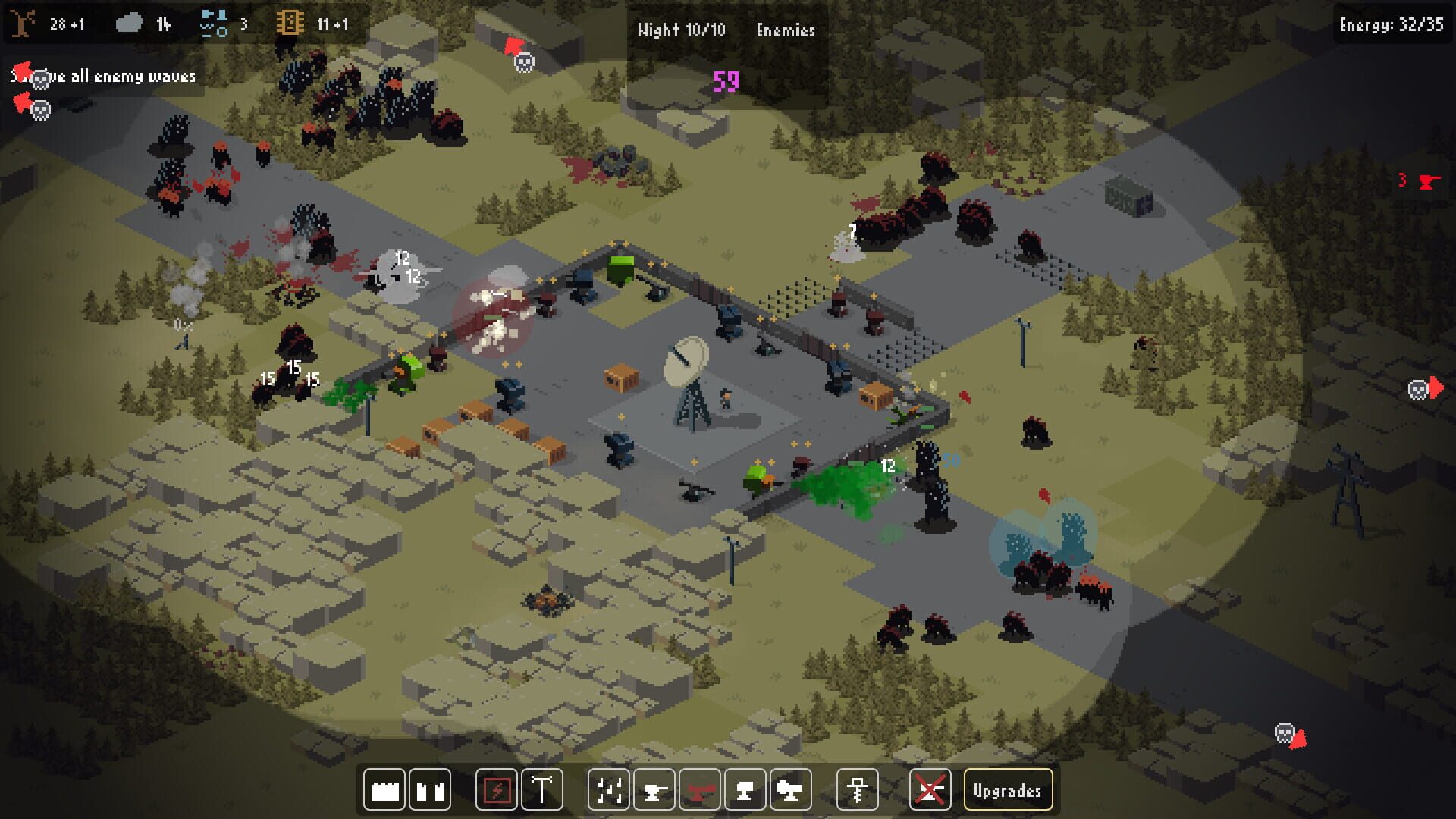Switch to the Enemies tab

(785, 30)
